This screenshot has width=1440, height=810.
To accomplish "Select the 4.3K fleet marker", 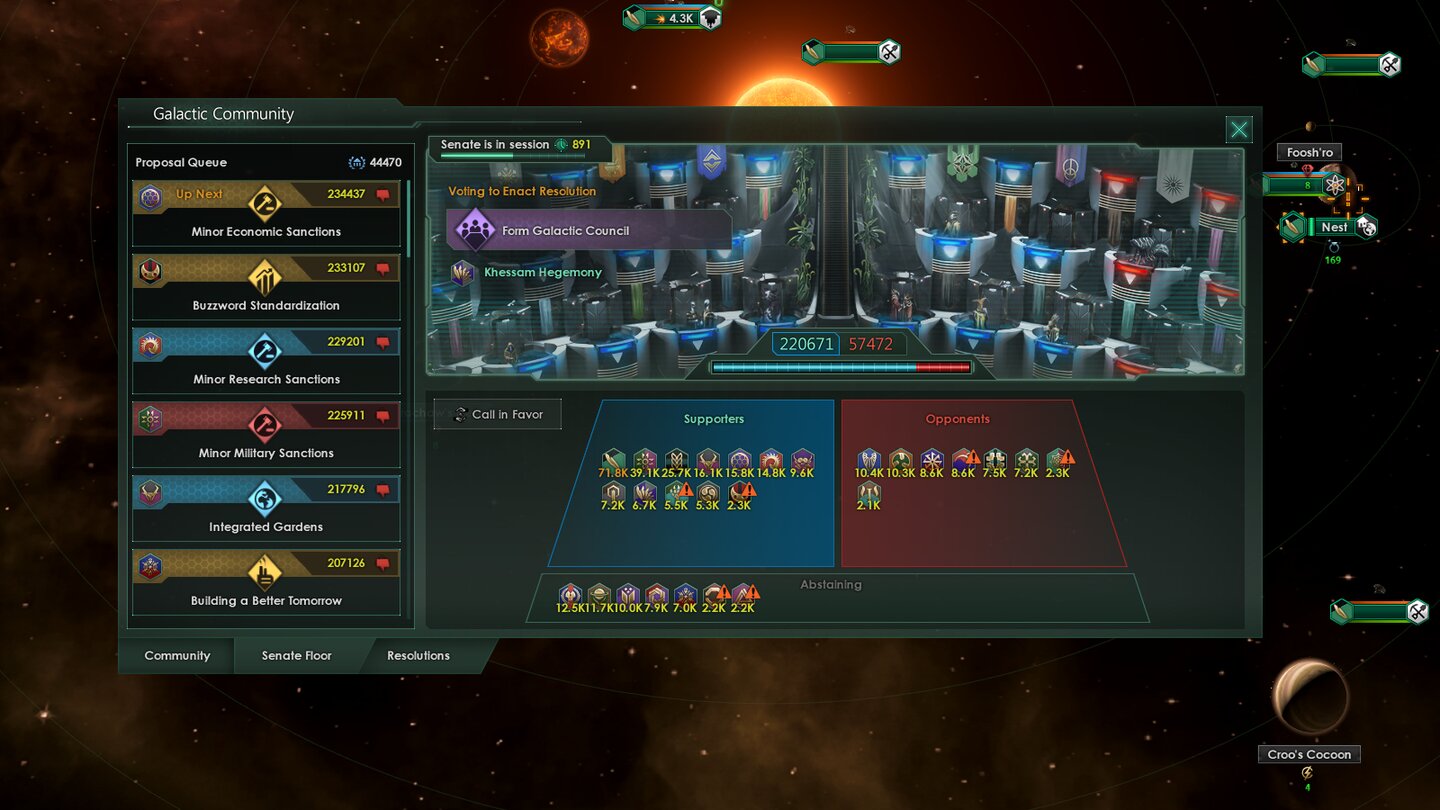I will point(672,18).
